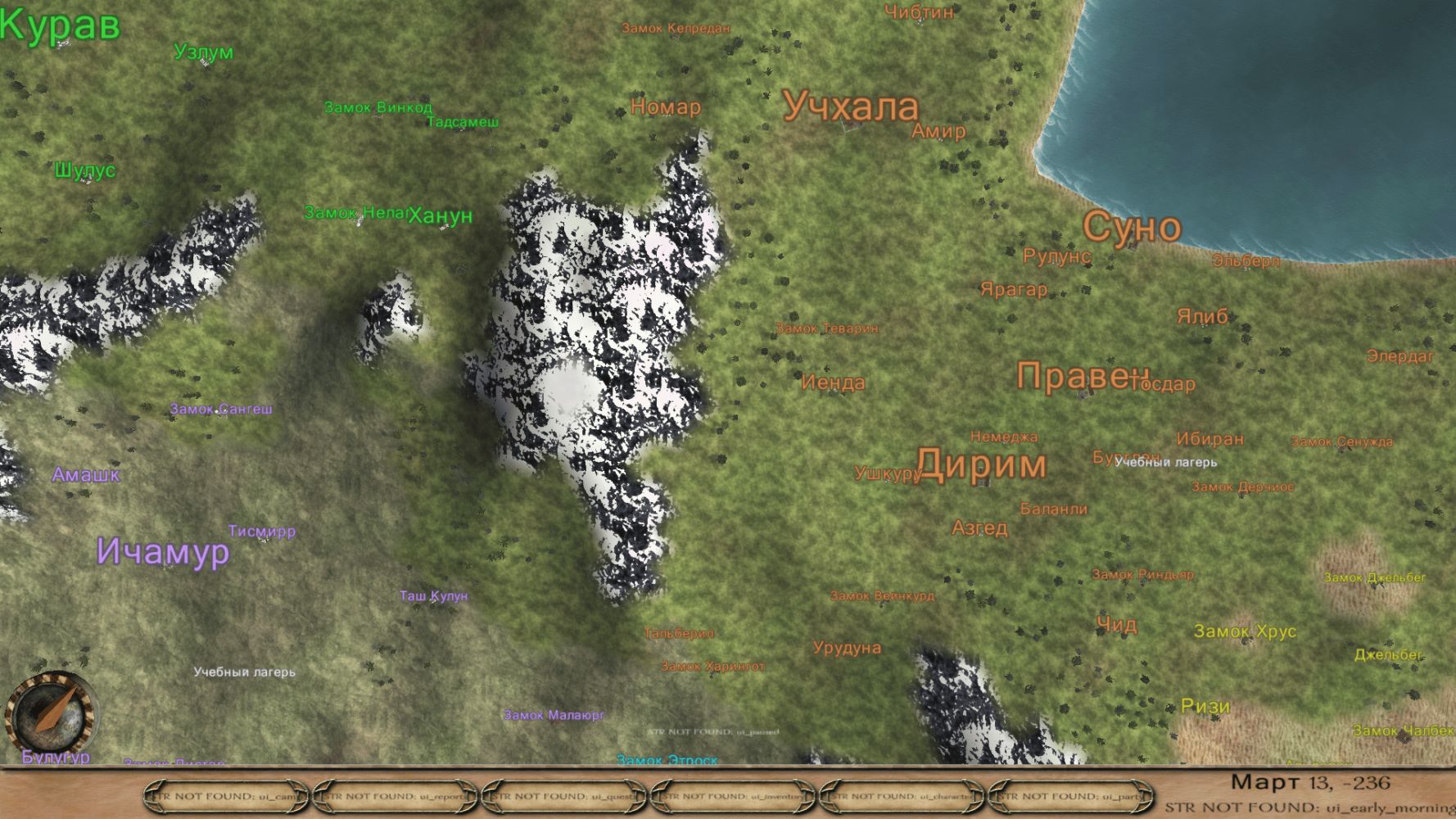Select the Урудуна village map label
The height and width of the screenshot is (819, 1456).
pyautogui.click(x=847, y=648)
